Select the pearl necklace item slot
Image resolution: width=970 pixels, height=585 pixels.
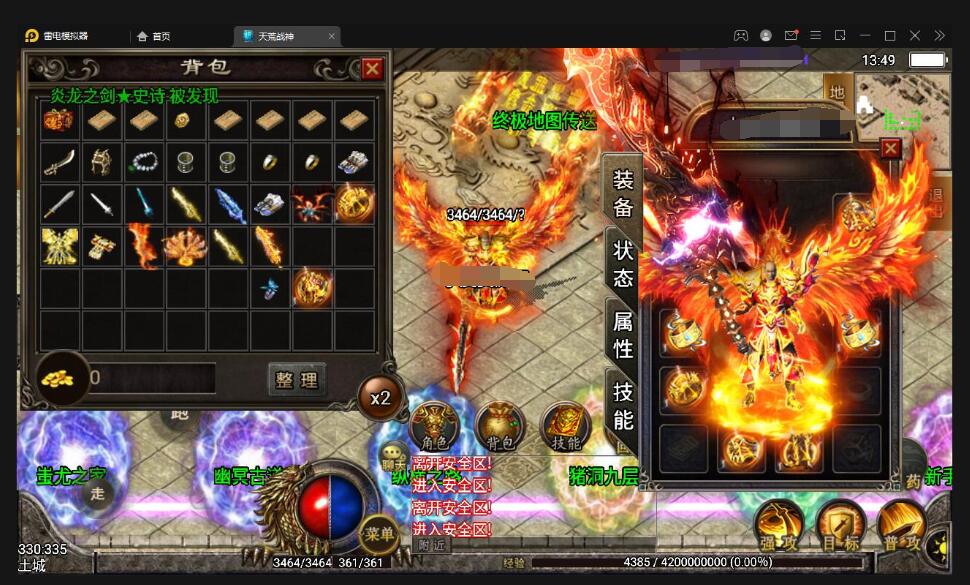tap(143, 161)
